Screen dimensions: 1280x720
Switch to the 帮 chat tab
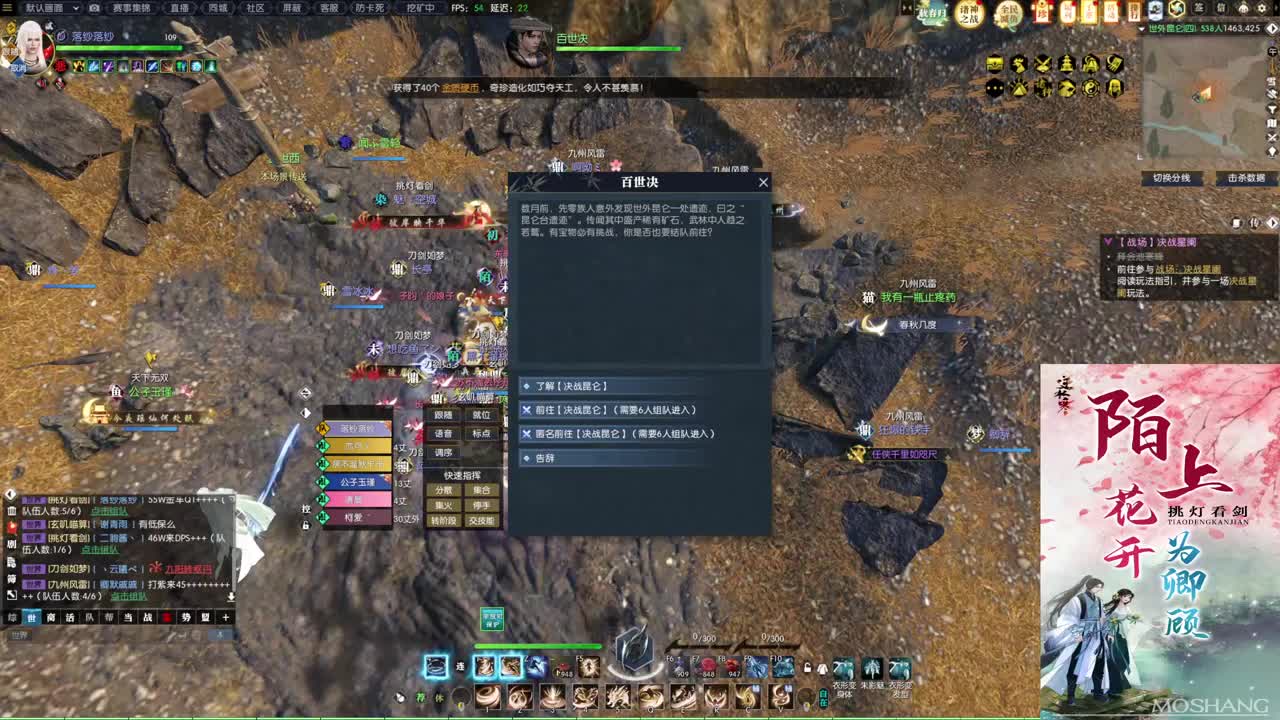point(109,617)
